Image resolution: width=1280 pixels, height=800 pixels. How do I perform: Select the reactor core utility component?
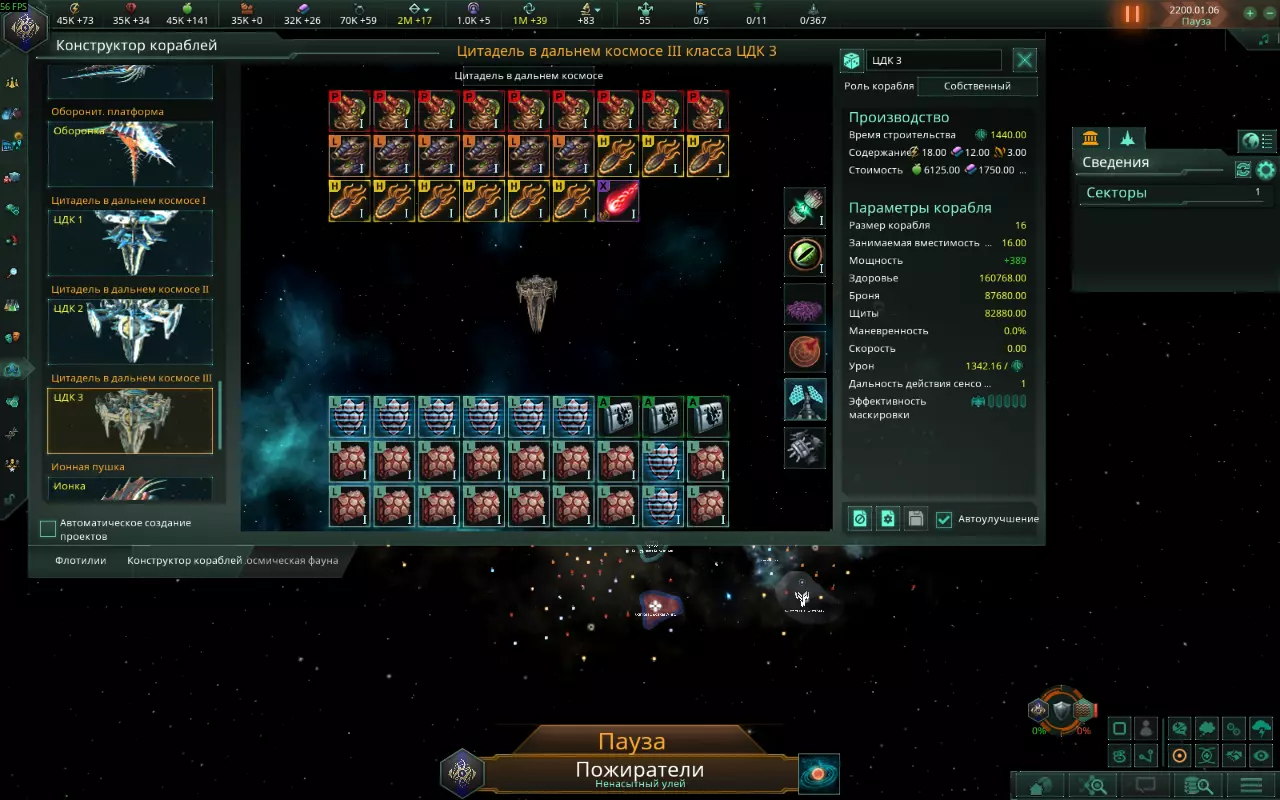click(x=805, y=208)
